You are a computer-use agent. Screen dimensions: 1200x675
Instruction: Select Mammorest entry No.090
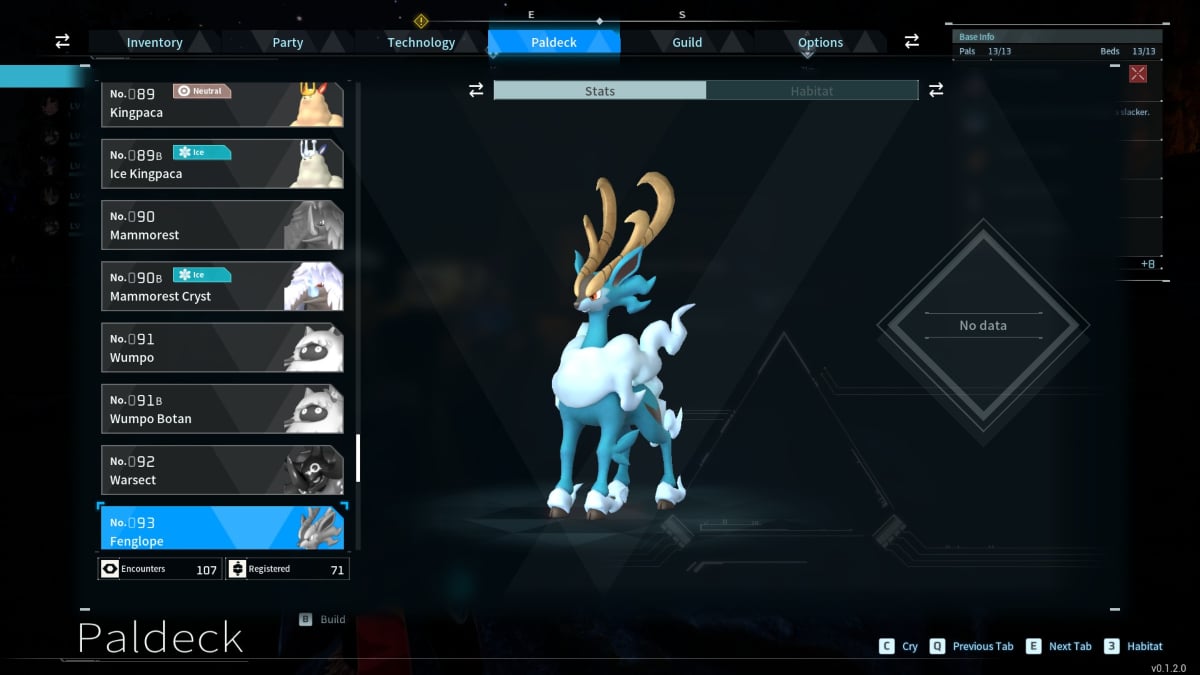pos(222,225)
